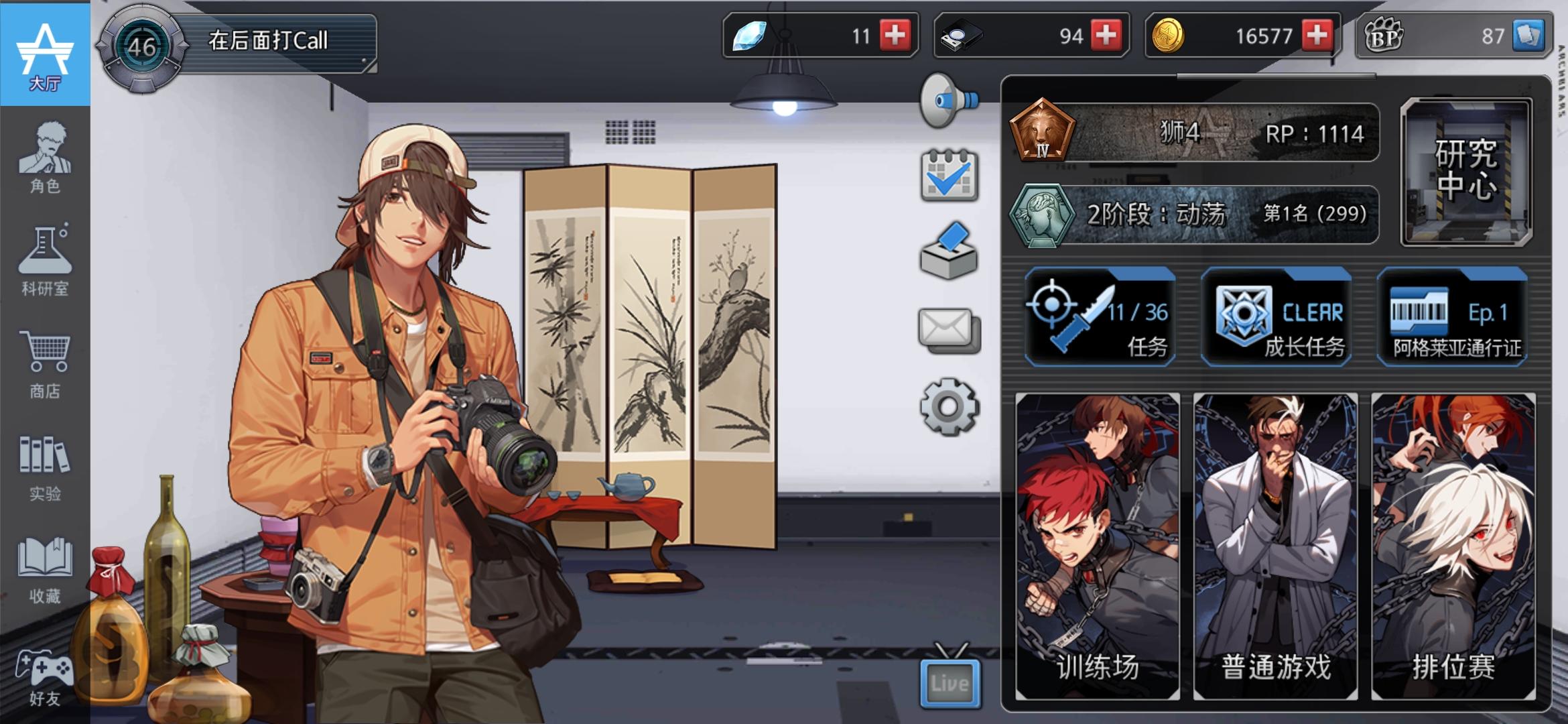Open the Live broadcast TV button
The image size is (1568, 724).
(x=950, y=680)
